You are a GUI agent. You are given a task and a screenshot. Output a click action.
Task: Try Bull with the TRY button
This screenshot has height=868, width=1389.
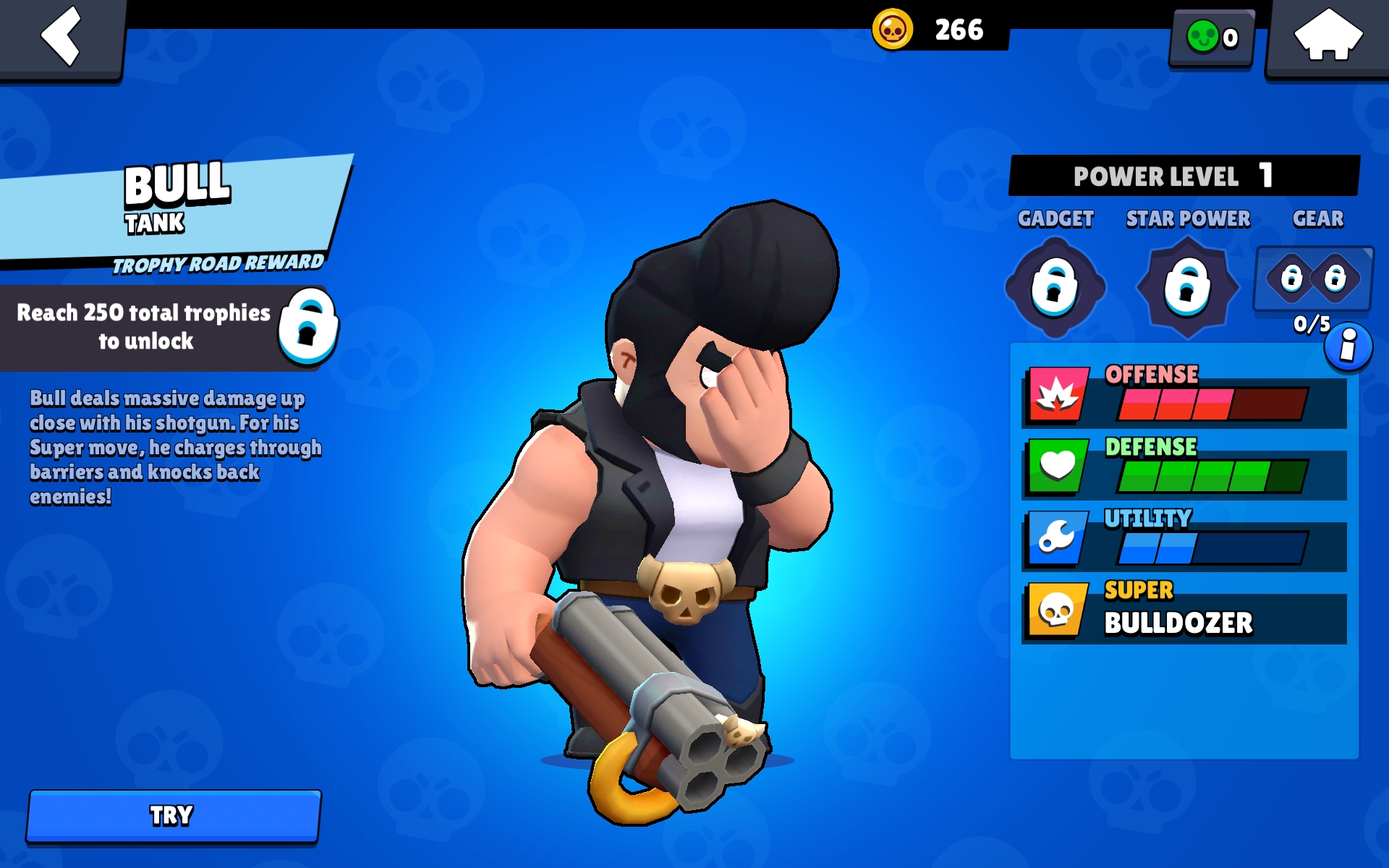174,815
